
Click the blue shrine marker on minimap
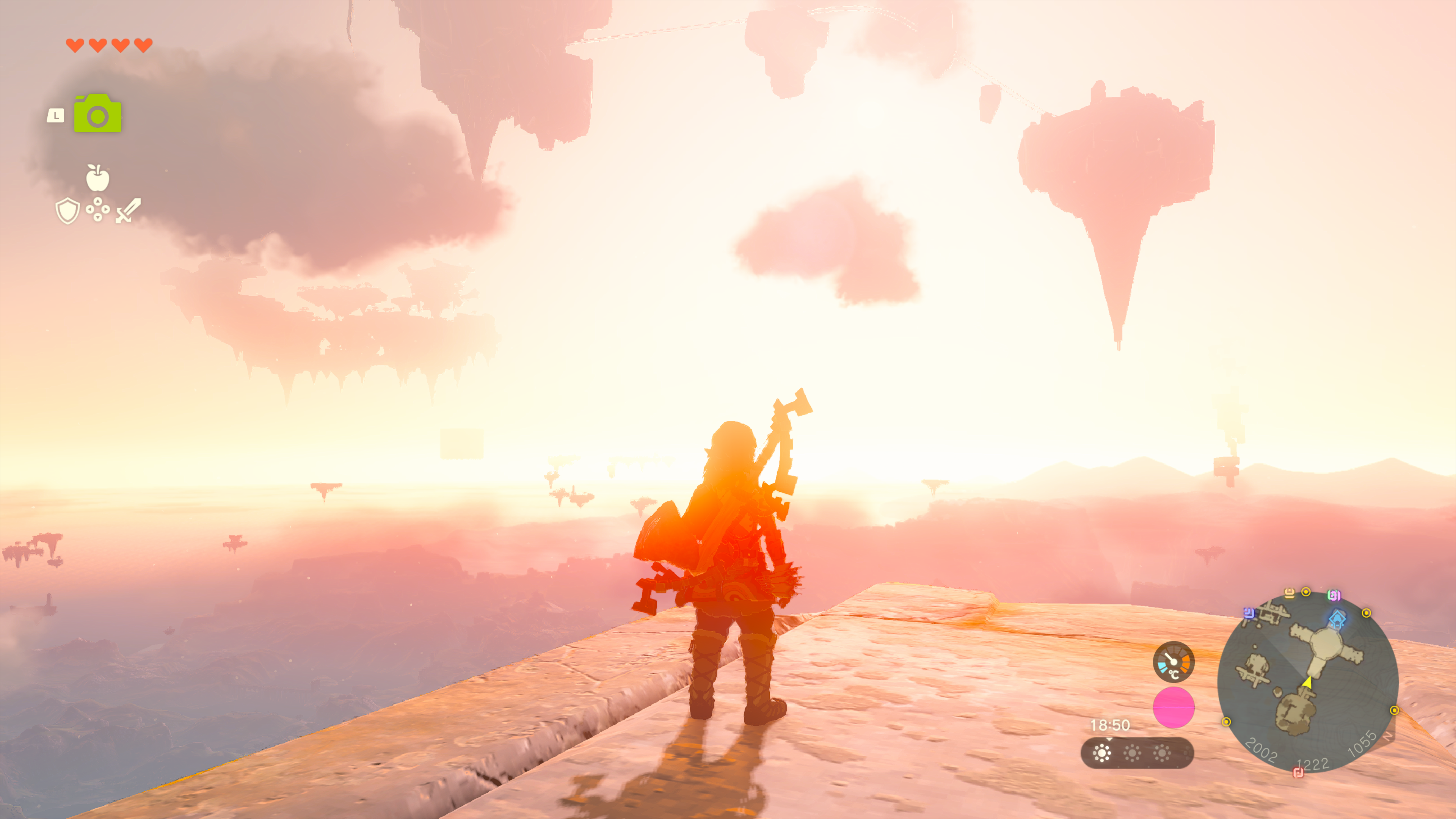1337,618
